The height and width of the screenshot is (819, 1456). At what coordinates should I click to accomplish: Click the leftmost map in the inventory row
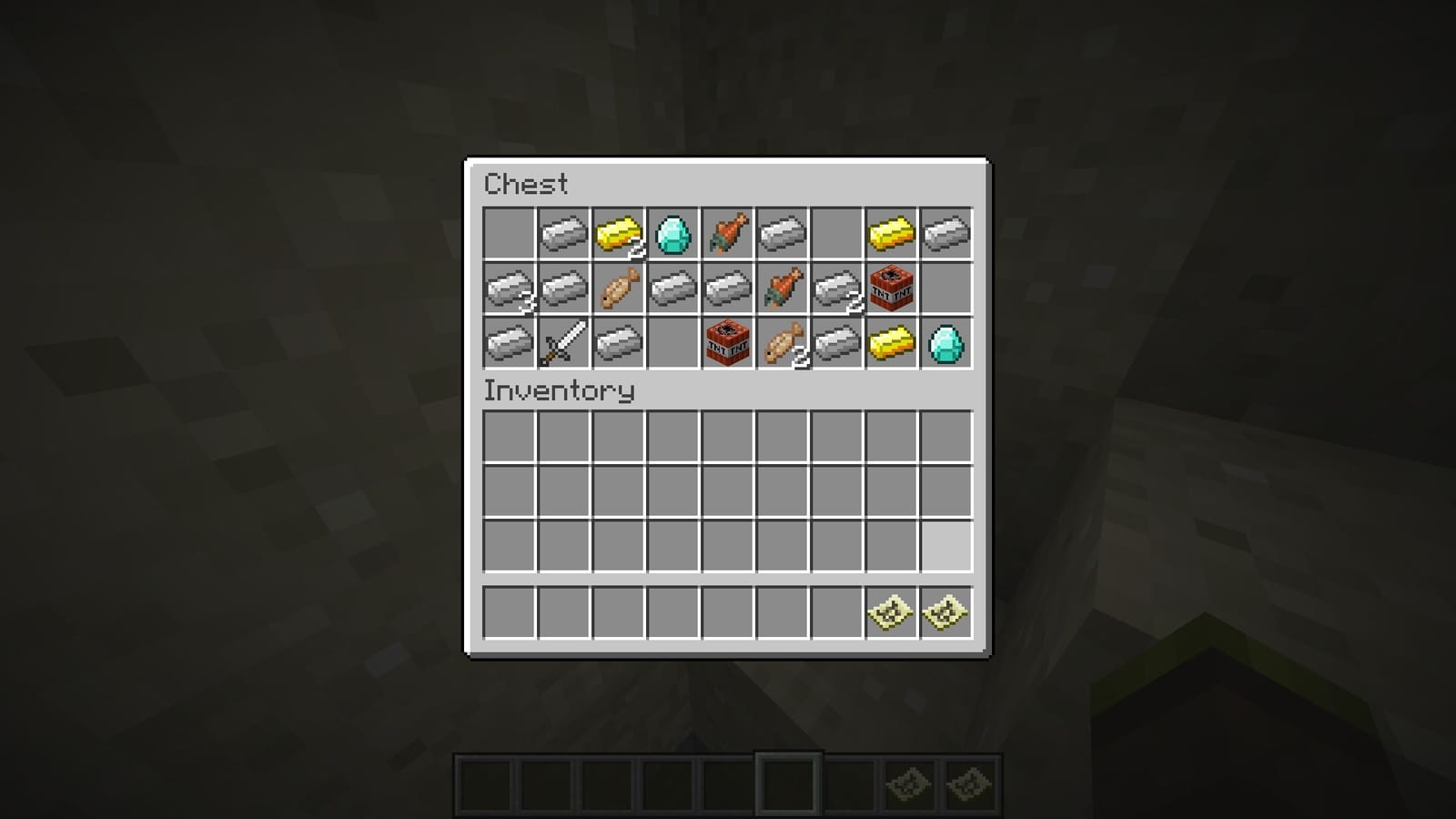tap(891, 612)
